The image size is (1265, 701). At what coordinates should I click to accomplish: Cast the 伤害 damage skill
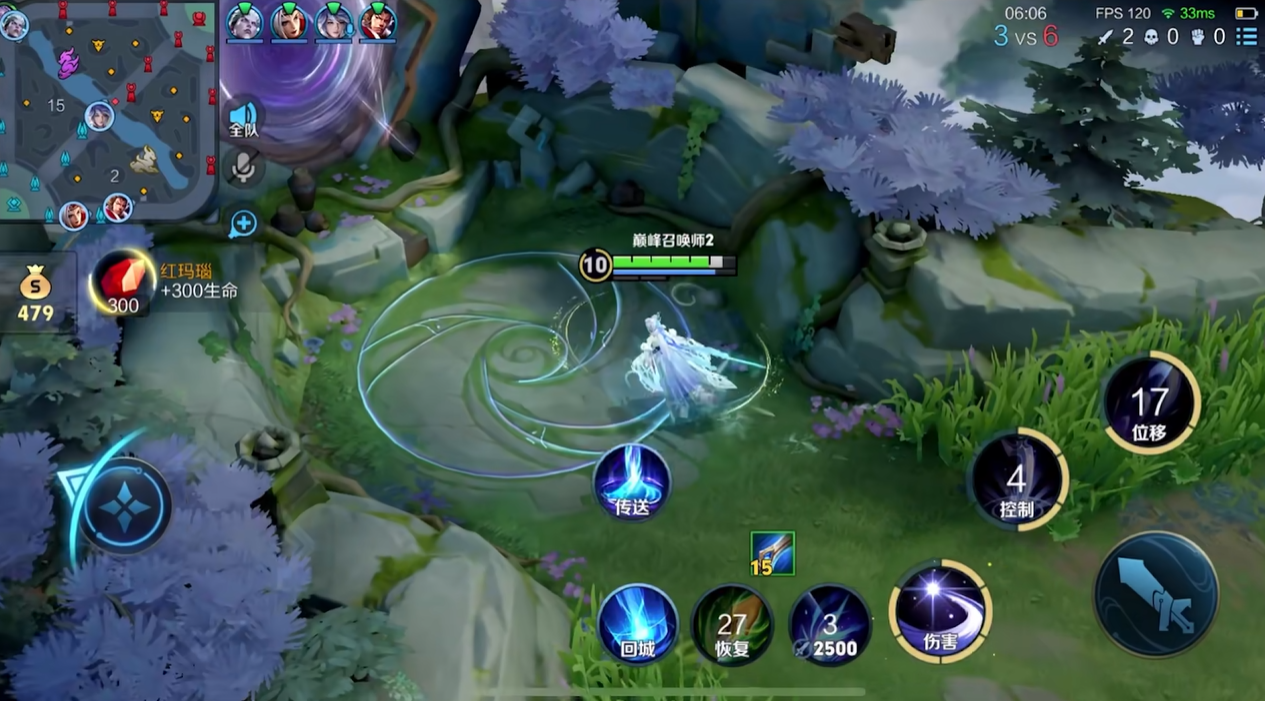(940, 611)
